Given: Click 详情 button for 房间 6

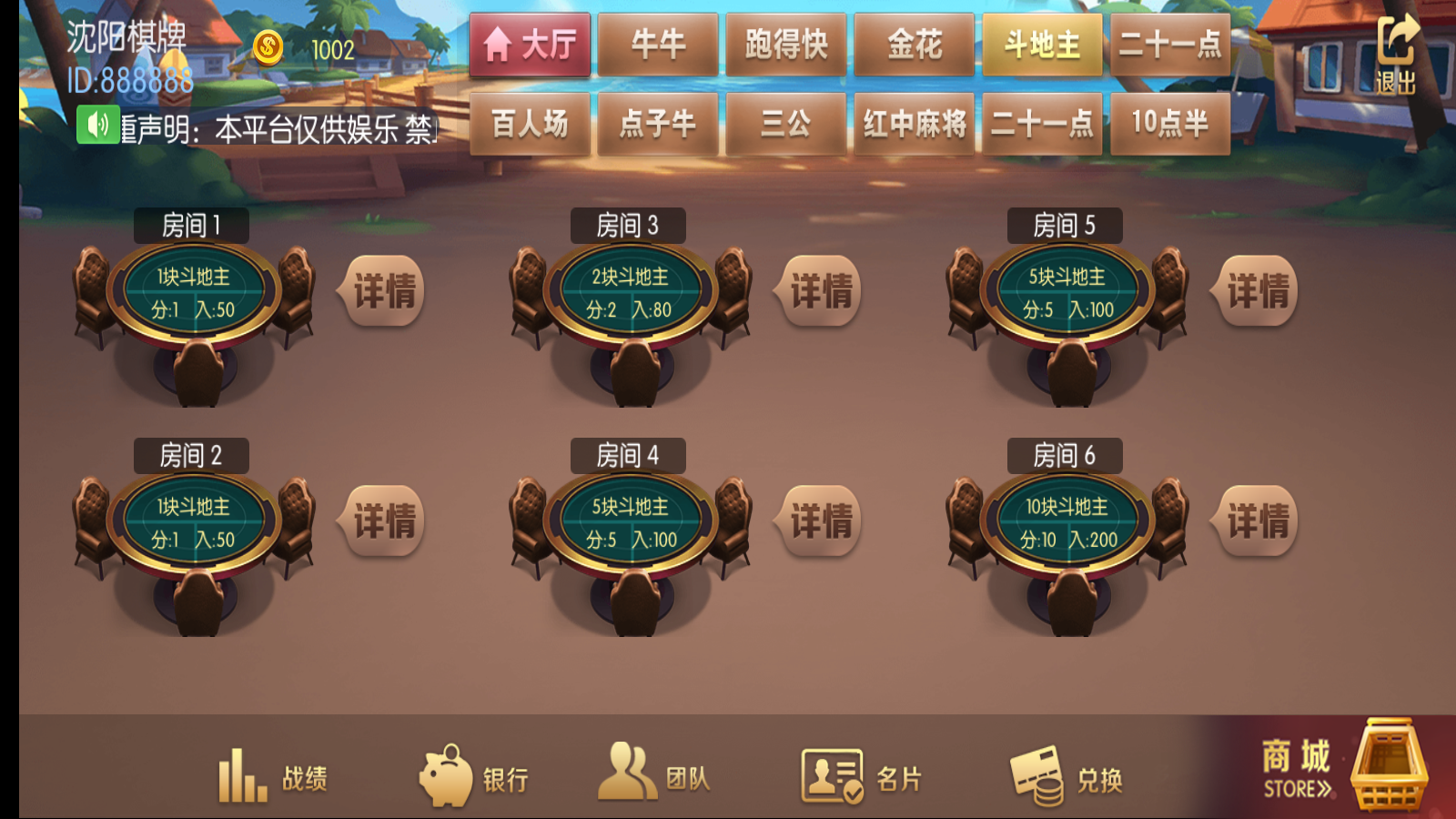Looking at the screenshot, I should coord(1257,521).
